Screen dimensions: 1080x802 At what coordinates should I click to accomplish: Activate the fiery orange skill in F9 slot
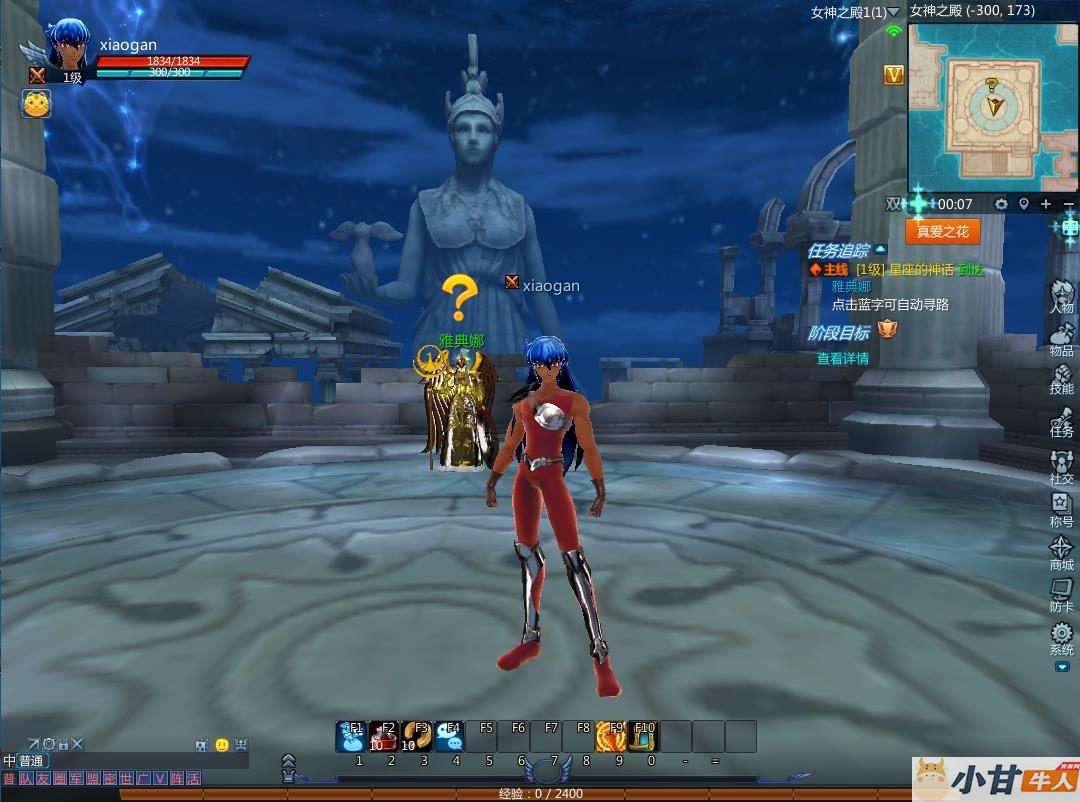click(610, 736)
